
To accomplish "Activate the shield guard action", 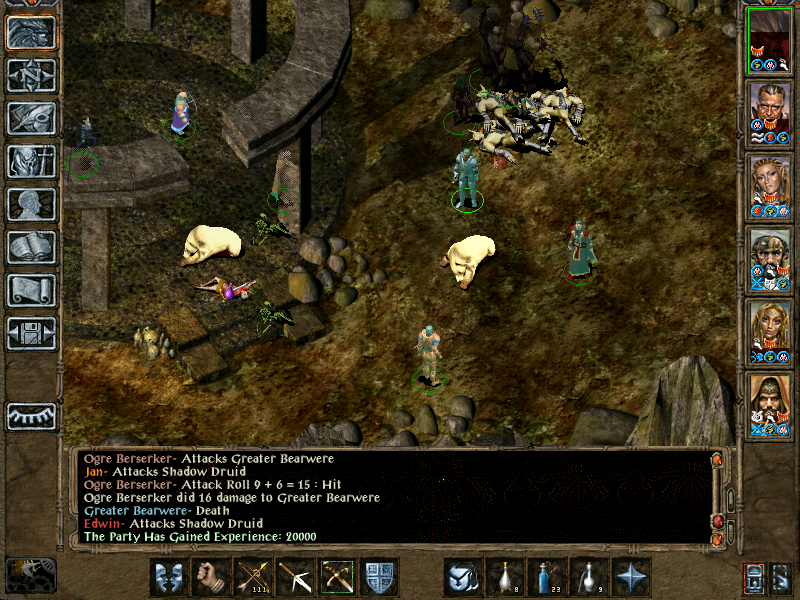I will (379, 577).
